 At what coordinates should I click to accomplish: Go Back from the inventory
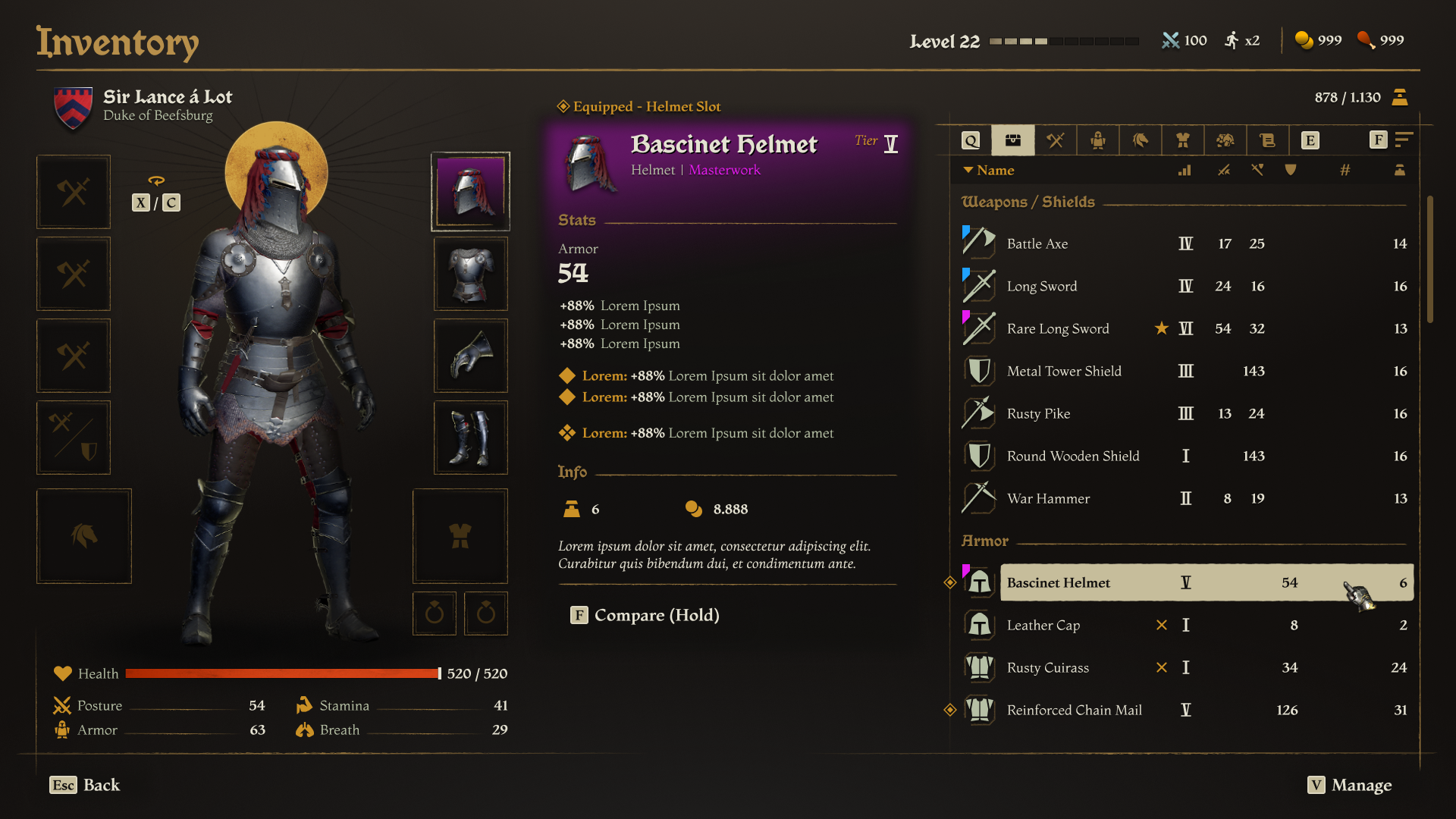click(85, 785)
